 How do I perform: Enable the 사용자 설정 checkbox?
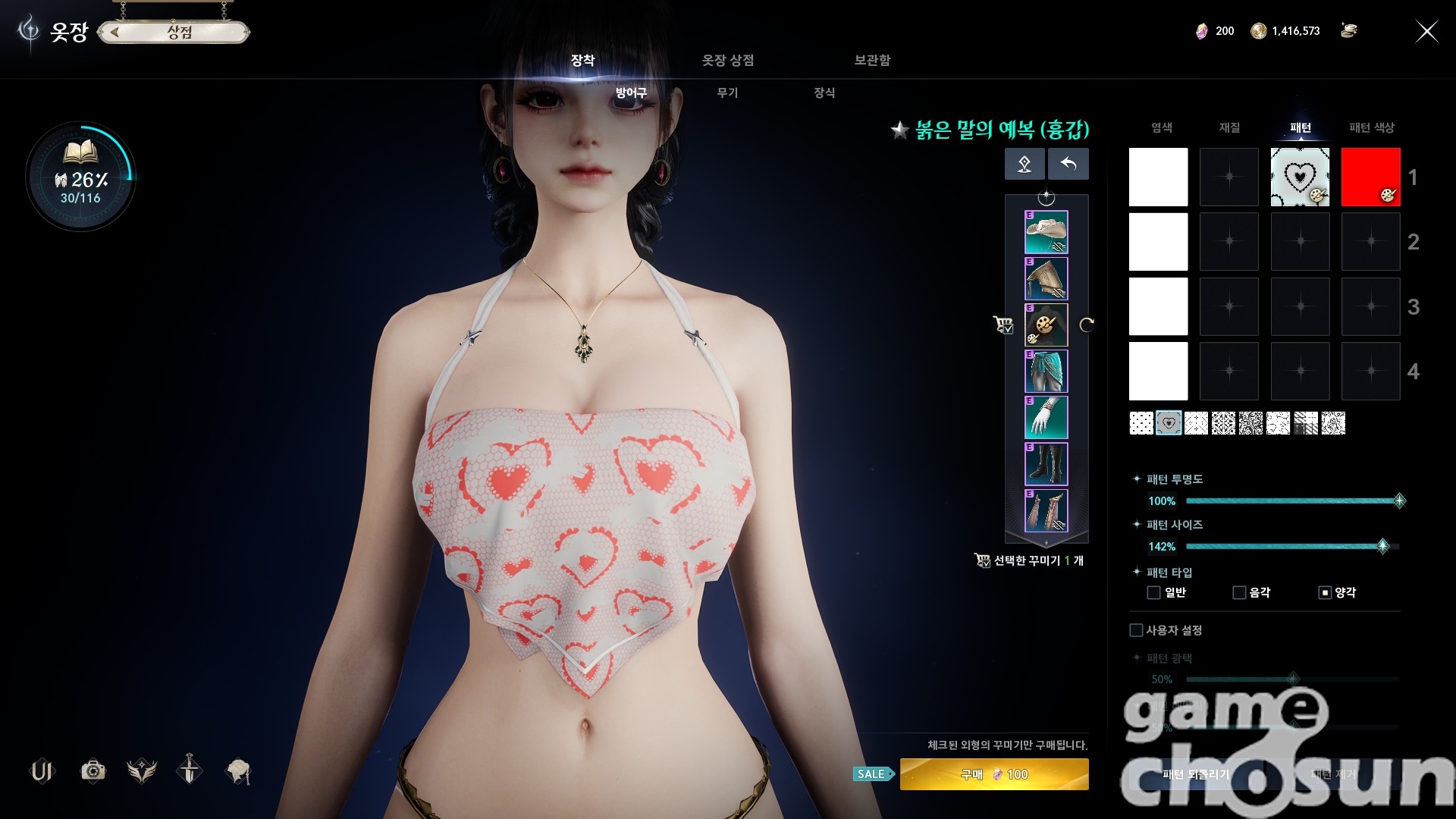click(x=1136, y=630)
